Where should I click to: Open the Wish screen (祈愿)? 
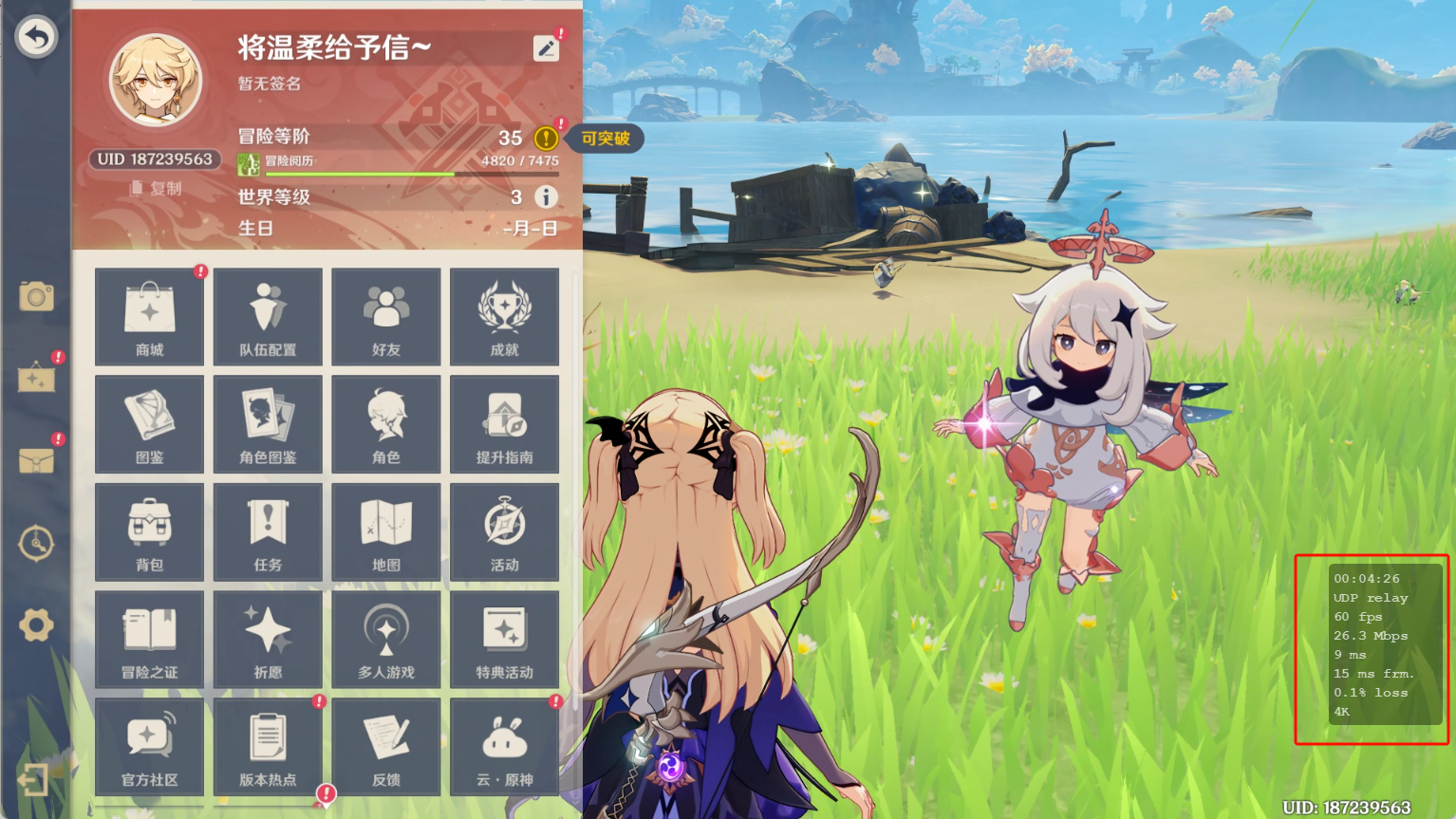click(268, 639)
